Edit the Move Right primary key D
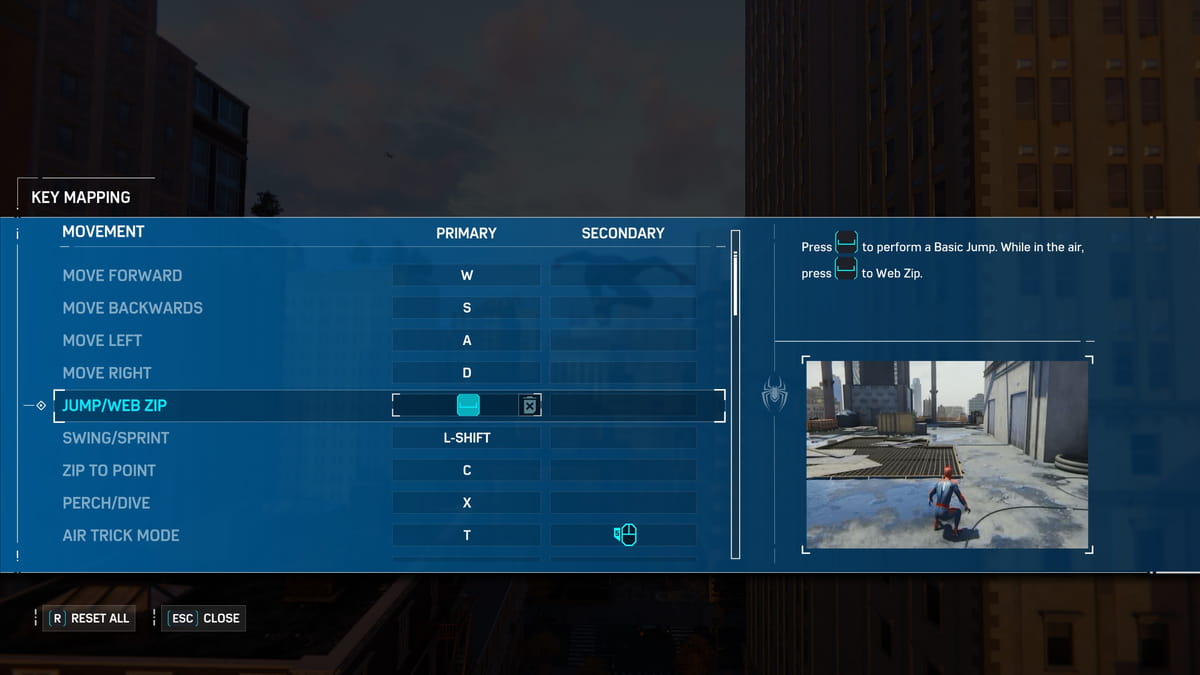Viewport: 1200px width, 675px height. coord(466,373)
